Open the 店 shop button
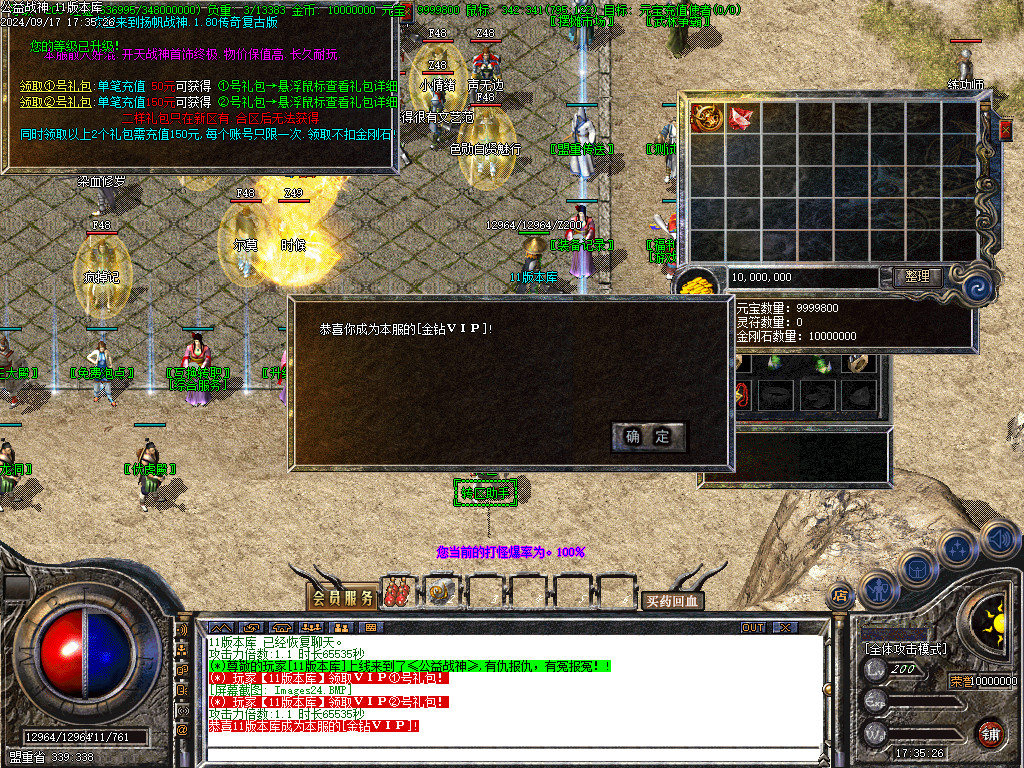1024x768 pixels. 840,597
